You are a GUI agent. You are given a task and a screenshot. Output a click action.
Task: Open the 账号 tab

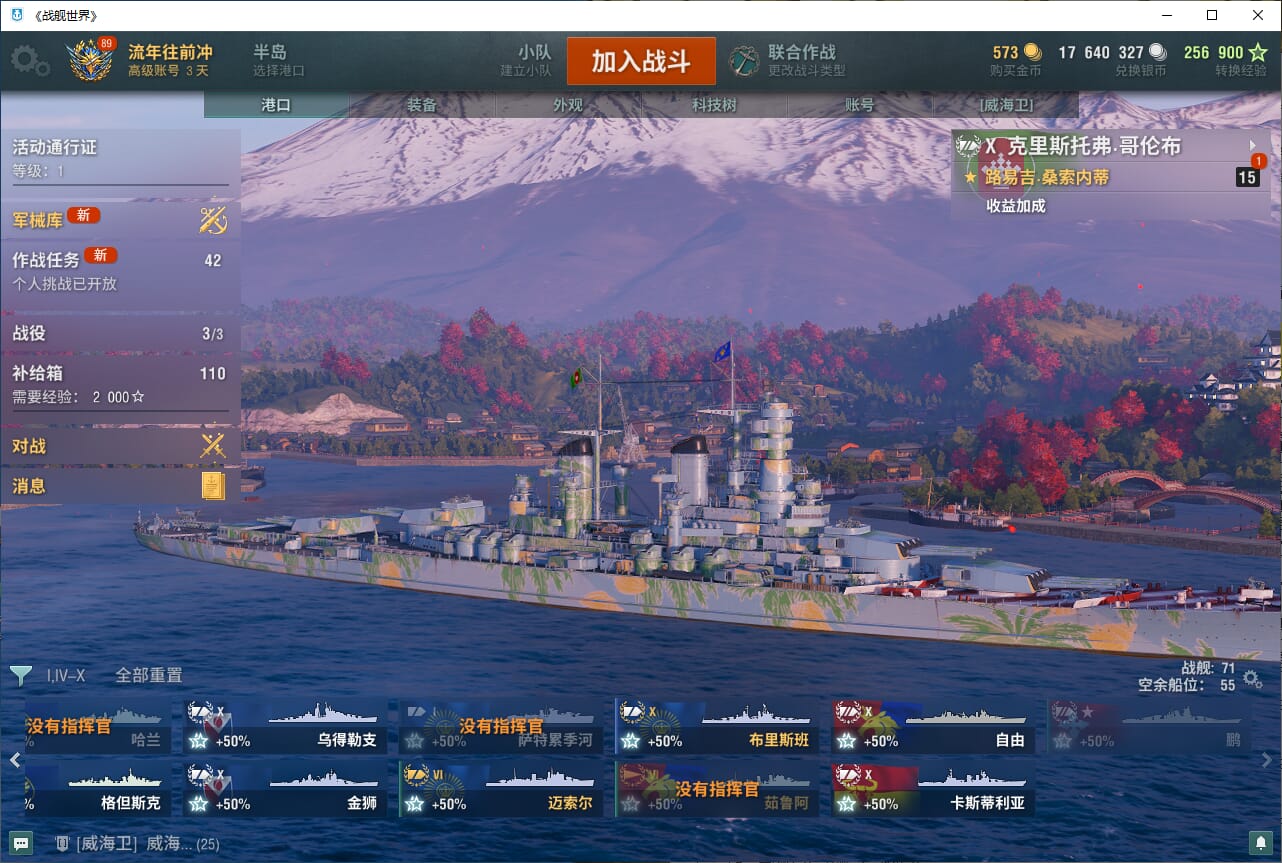click(x=860, y=105)
